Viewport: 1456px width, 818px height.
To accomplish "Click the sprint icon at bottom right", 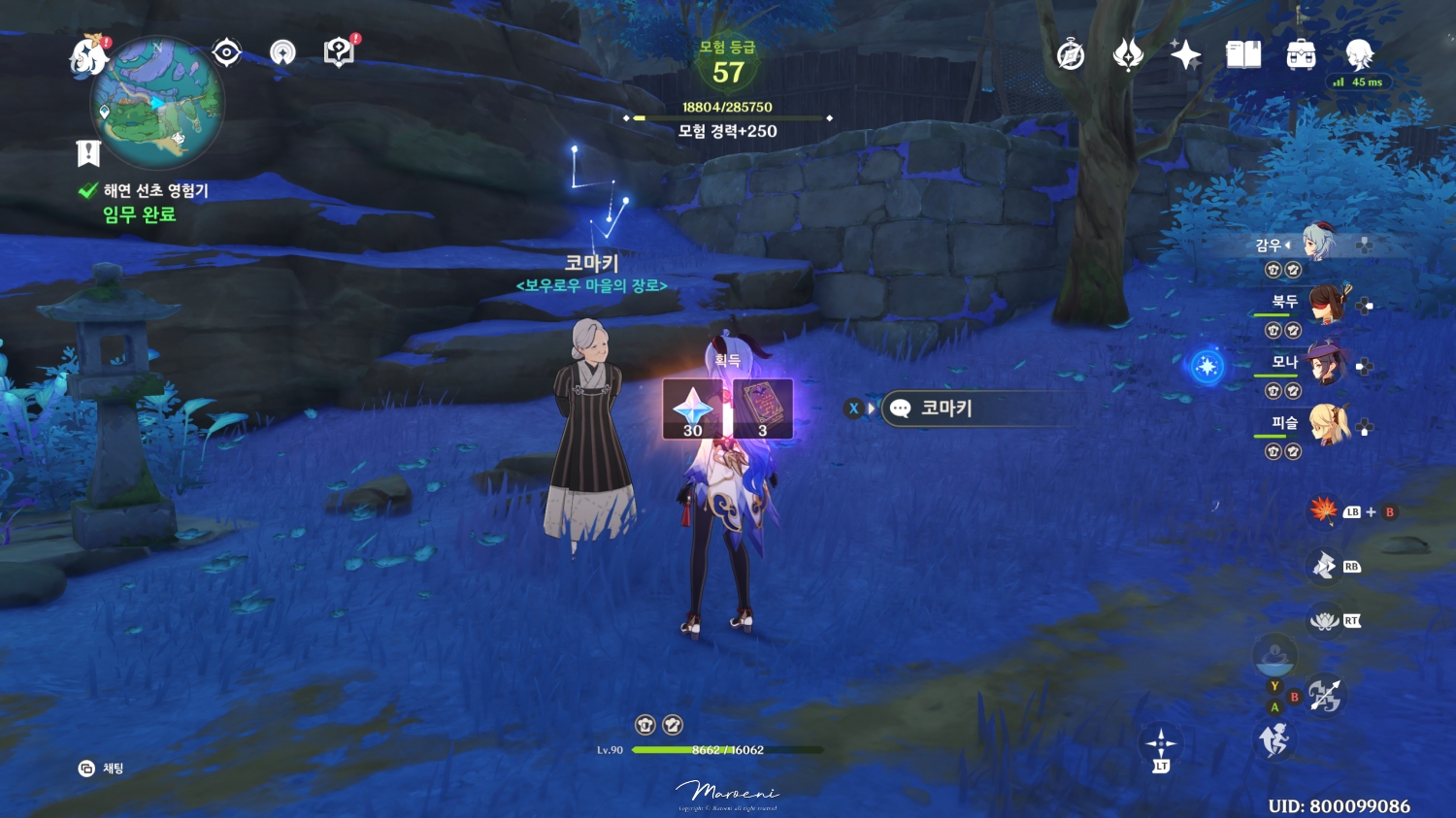I will (x=1274, y=739).
